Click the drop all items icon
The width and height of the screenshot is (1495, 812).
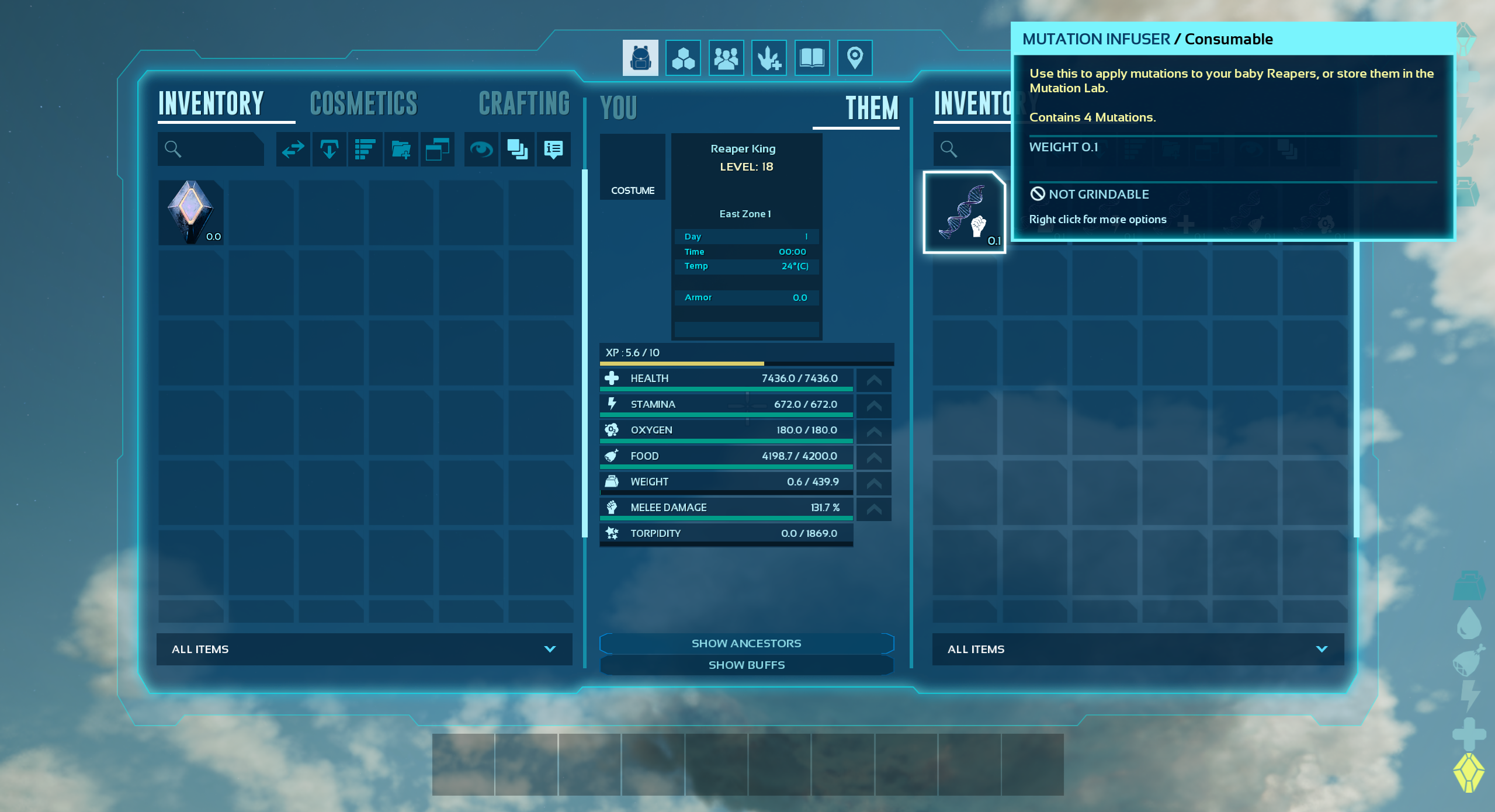coord(329,150)
